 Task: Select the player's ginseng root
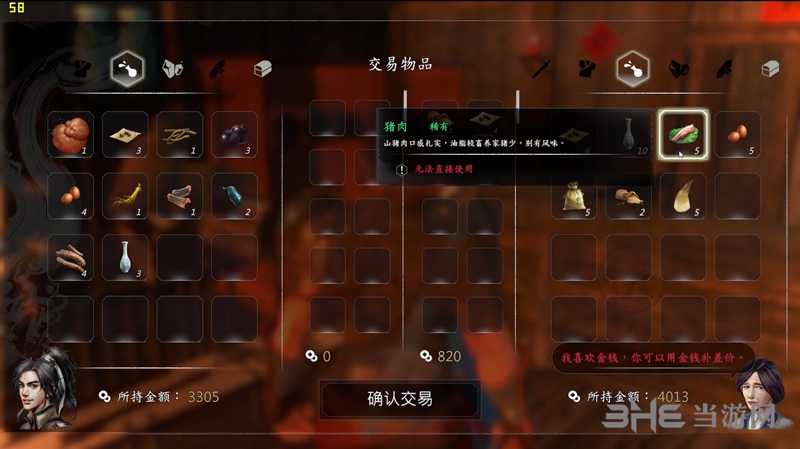pyautogui.click(x=125, y=197)
